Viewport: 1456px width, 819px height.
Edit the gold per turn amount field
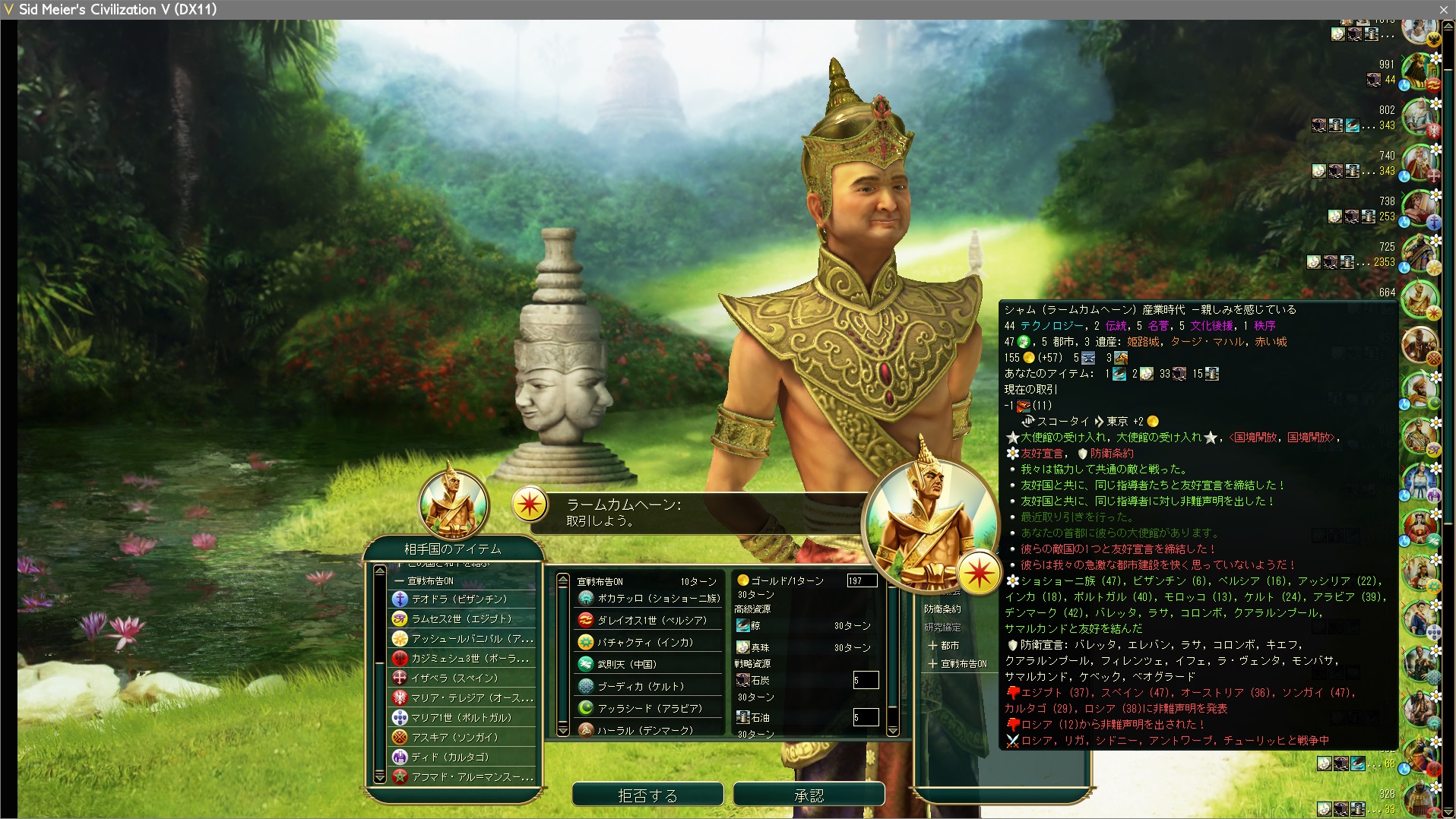pyautogui.click(x=862, y=581)
